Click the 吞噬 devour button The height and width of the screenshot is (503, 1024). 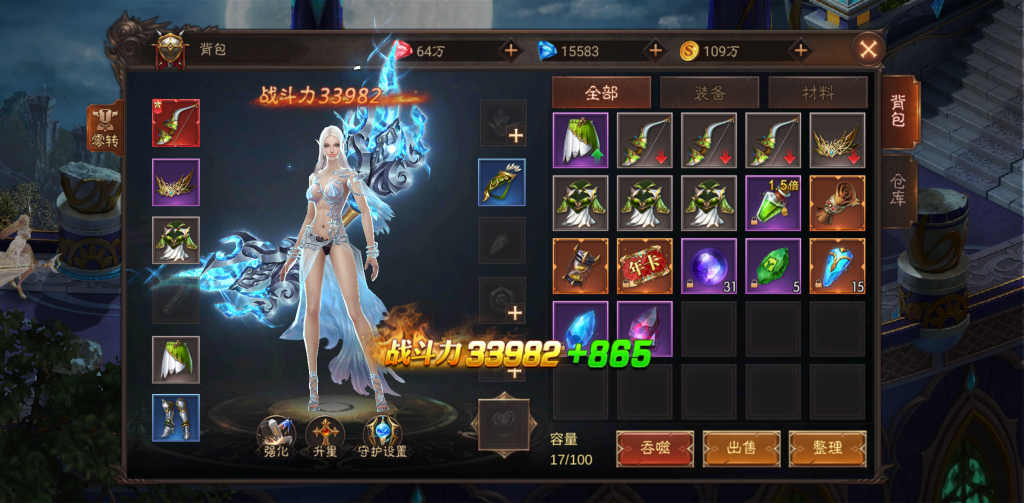[655, 448]
